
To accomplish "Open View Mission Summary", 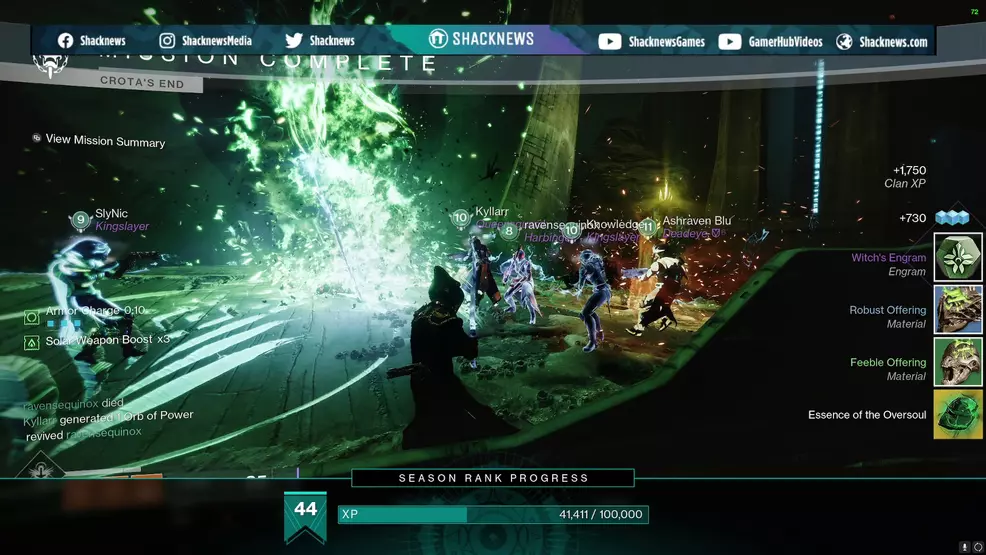I will 105,141.
